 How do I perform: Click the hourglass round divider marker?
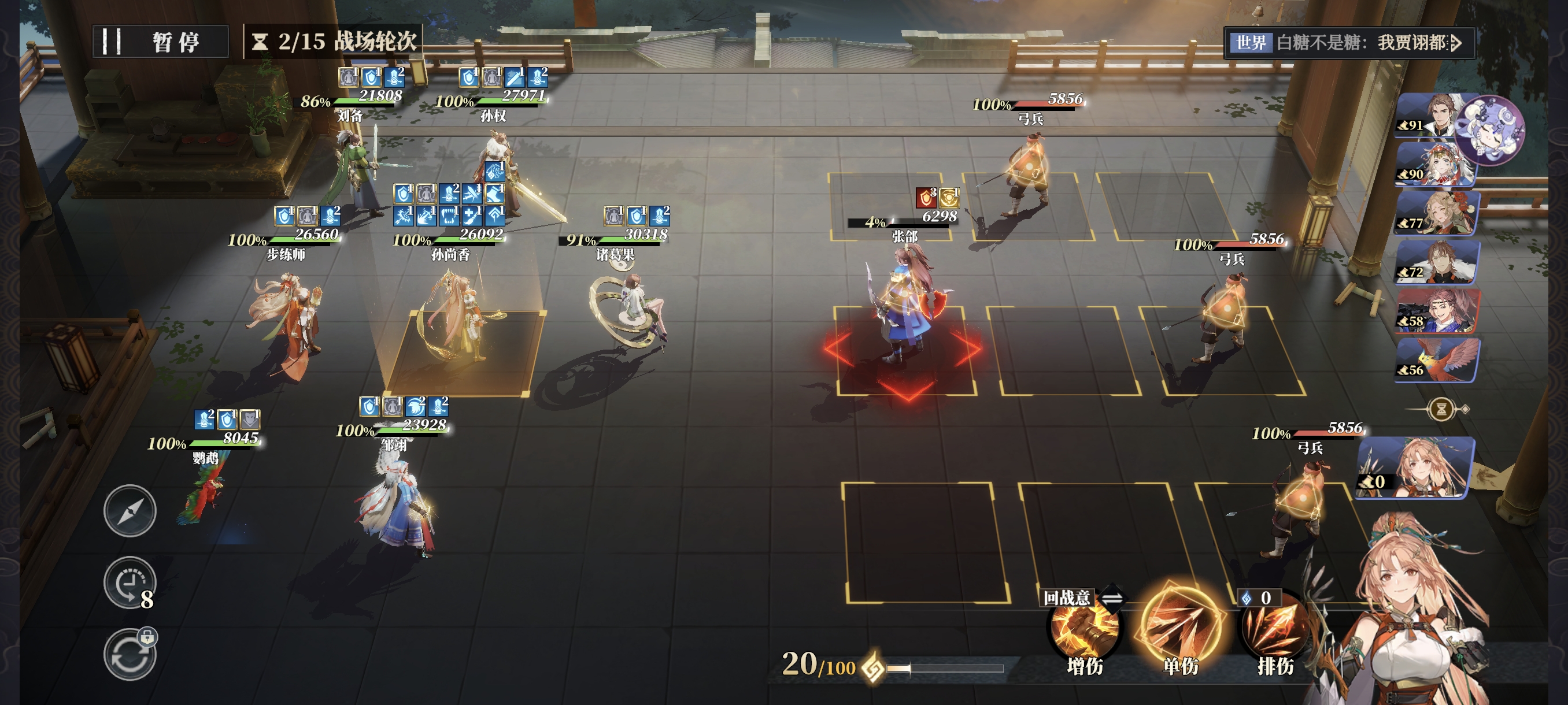coord(1441,409)
